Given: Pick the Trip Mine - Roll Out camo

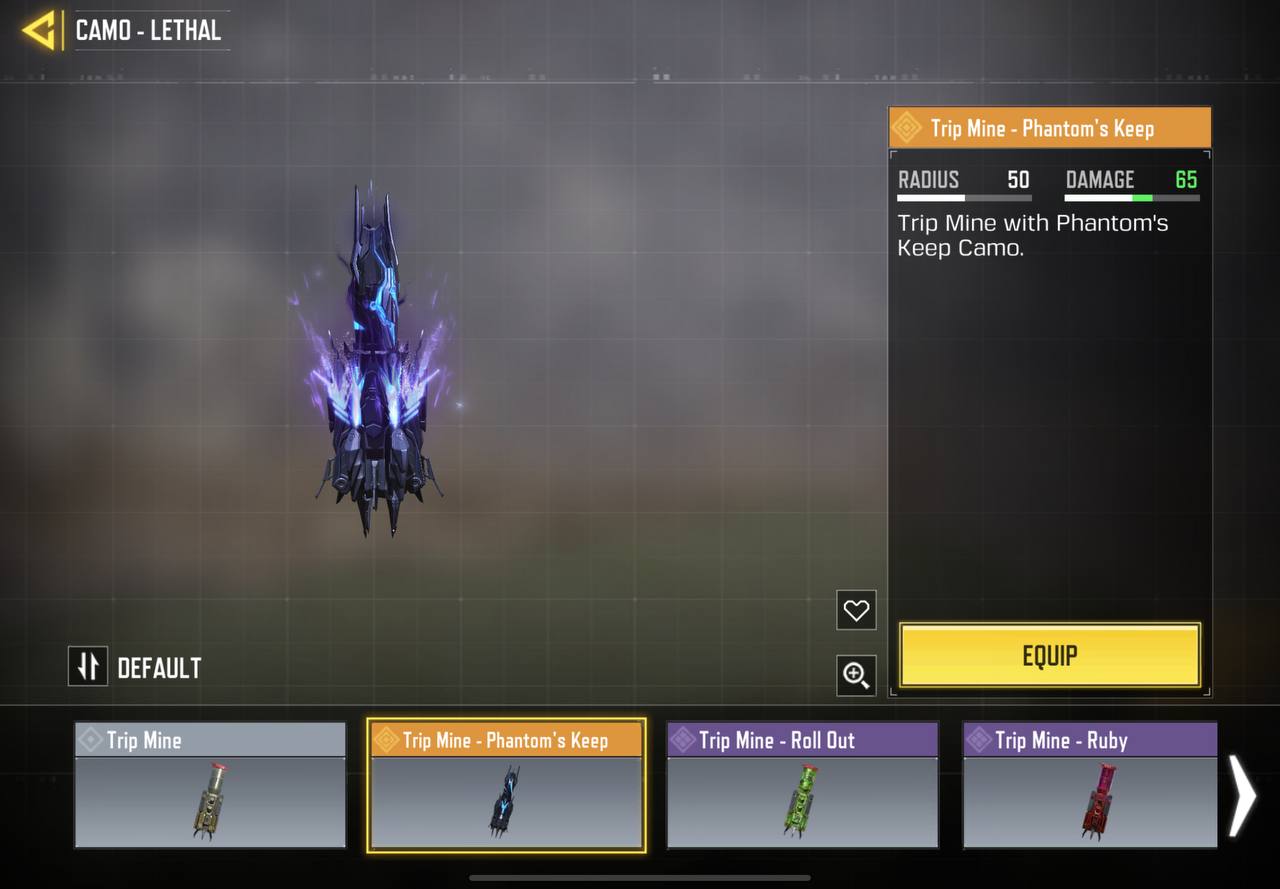Looking at the screenshot, I should [x=802, y=785].
